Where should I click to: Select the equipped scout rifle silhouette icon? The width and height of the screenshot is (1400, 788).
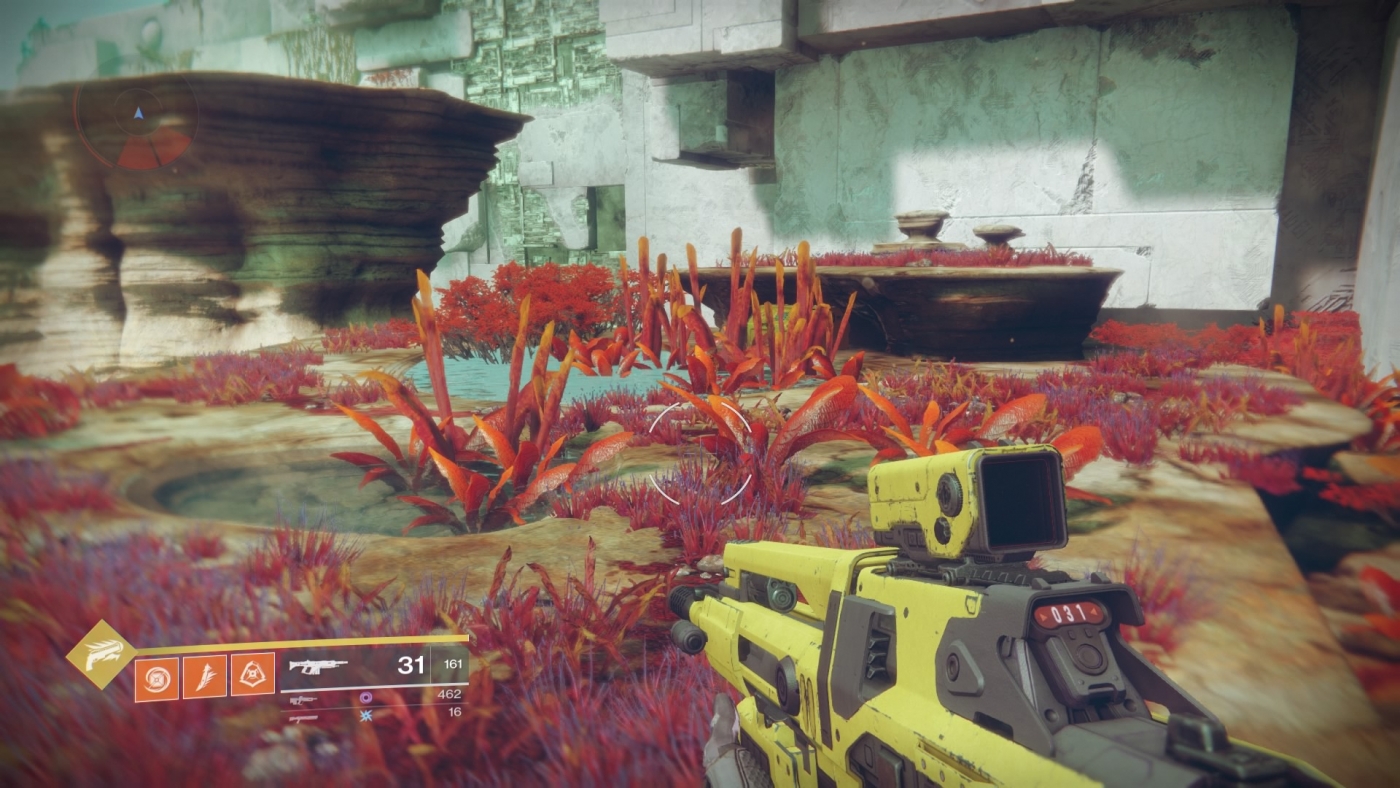(316, 667)
